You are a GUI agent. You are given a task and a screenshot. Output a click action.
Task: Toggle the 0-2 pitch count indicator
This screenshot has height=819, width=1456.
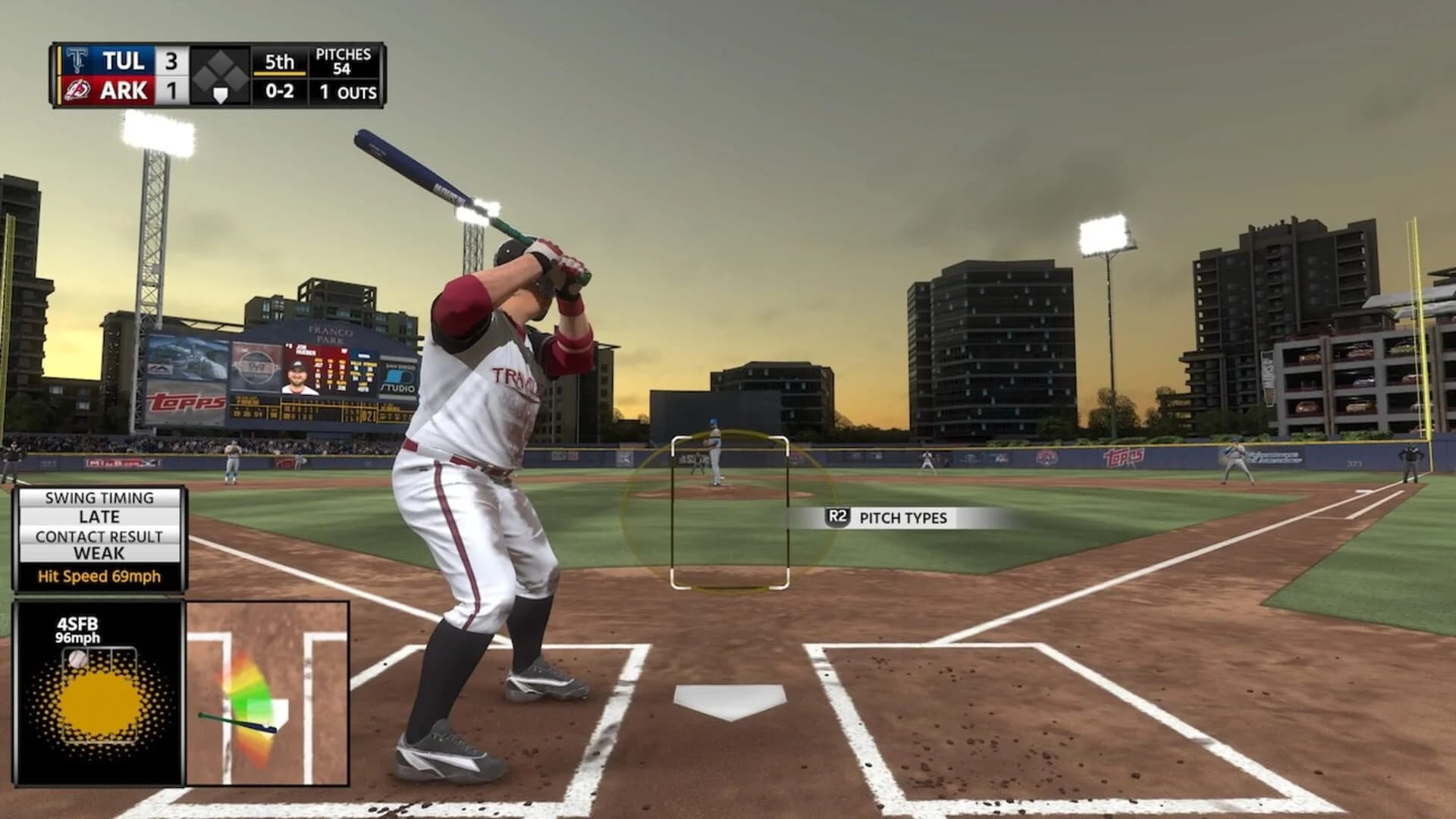278,93
